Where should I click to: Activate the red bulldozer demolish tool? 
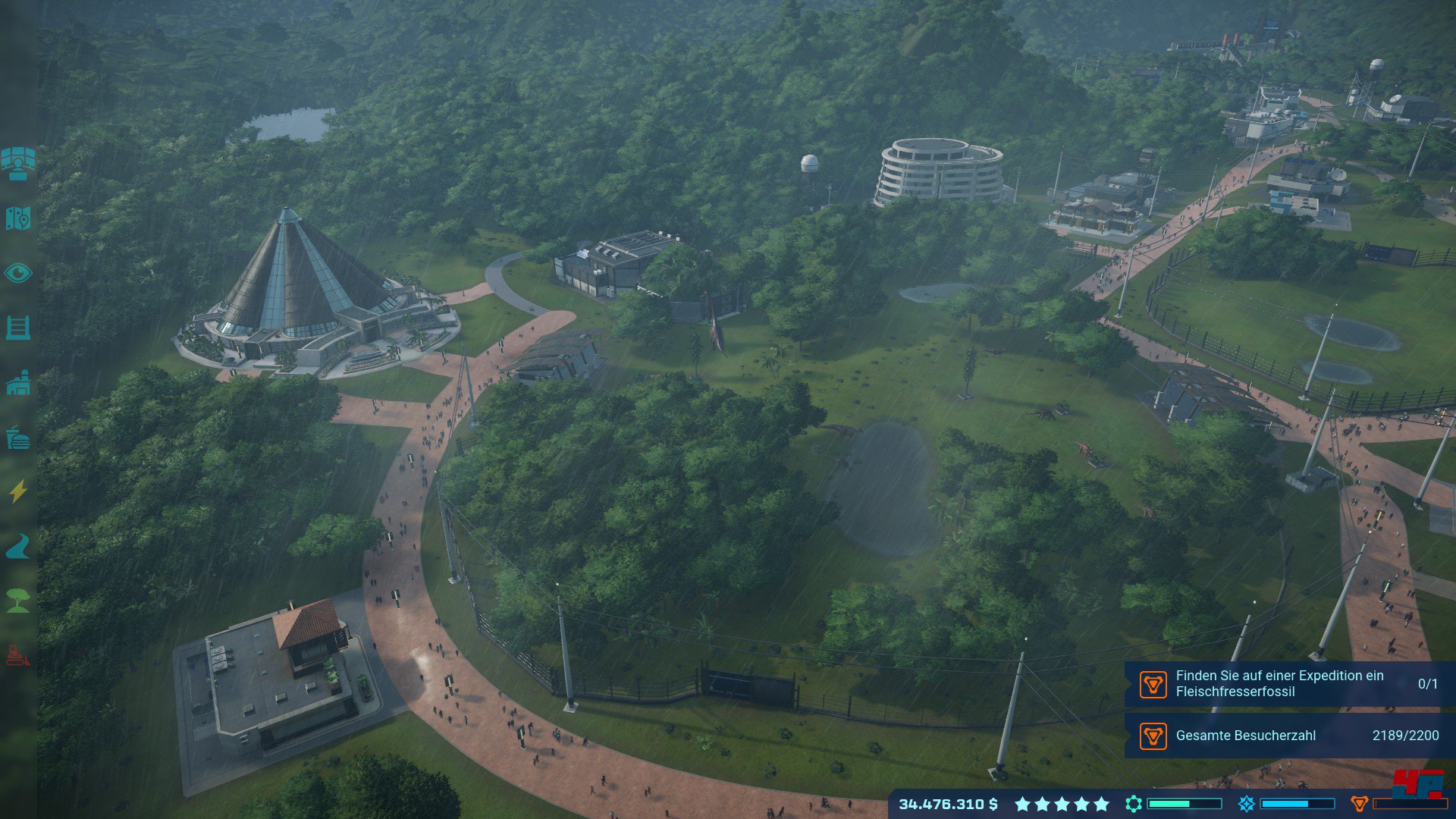[18, 655]
